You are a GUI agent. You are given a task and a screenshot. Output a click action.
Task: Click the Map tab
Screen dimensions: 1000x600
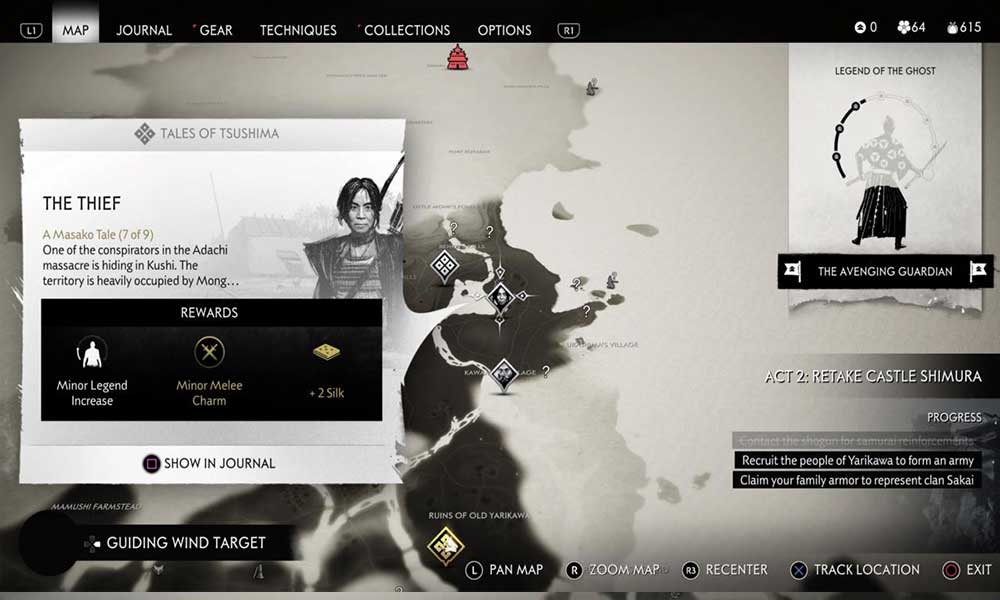click(x=76, y=30)
